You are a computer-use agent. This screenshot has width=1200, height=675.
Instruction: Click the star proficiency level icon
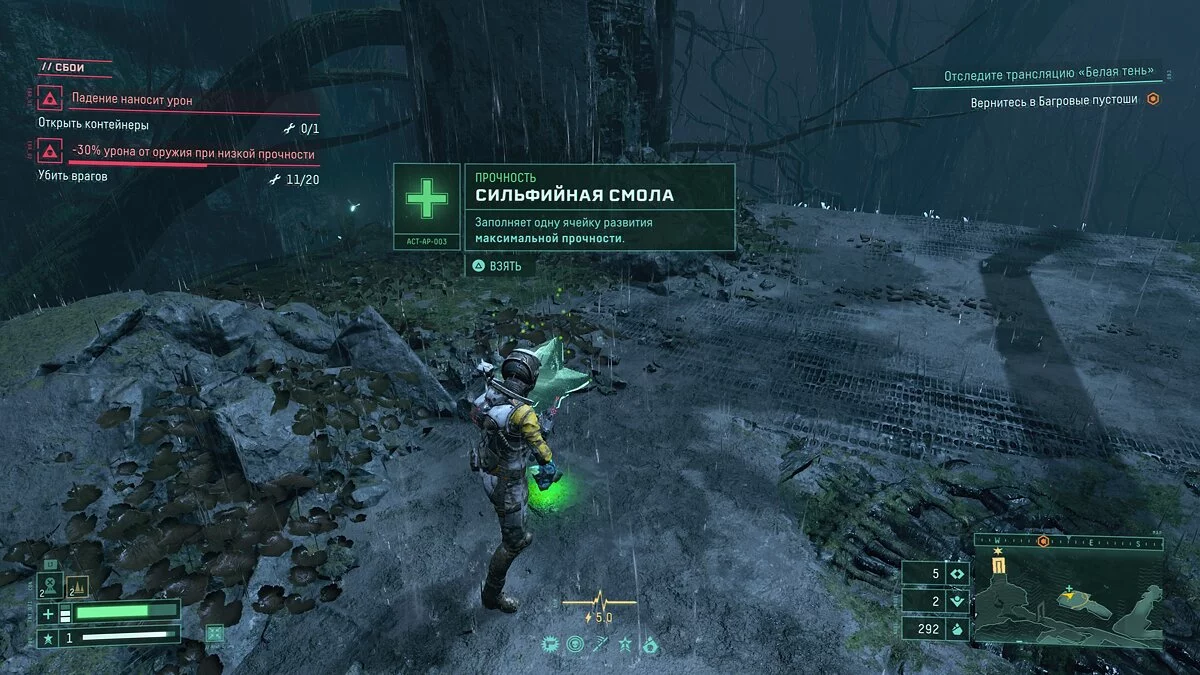46,637
